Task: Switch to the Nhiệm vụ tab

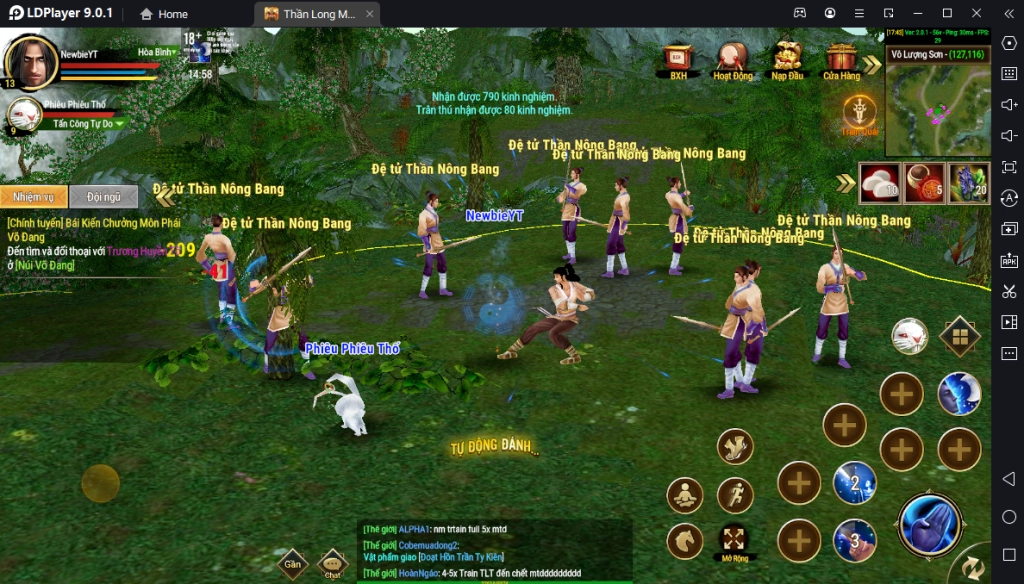Action: point(34,197)
